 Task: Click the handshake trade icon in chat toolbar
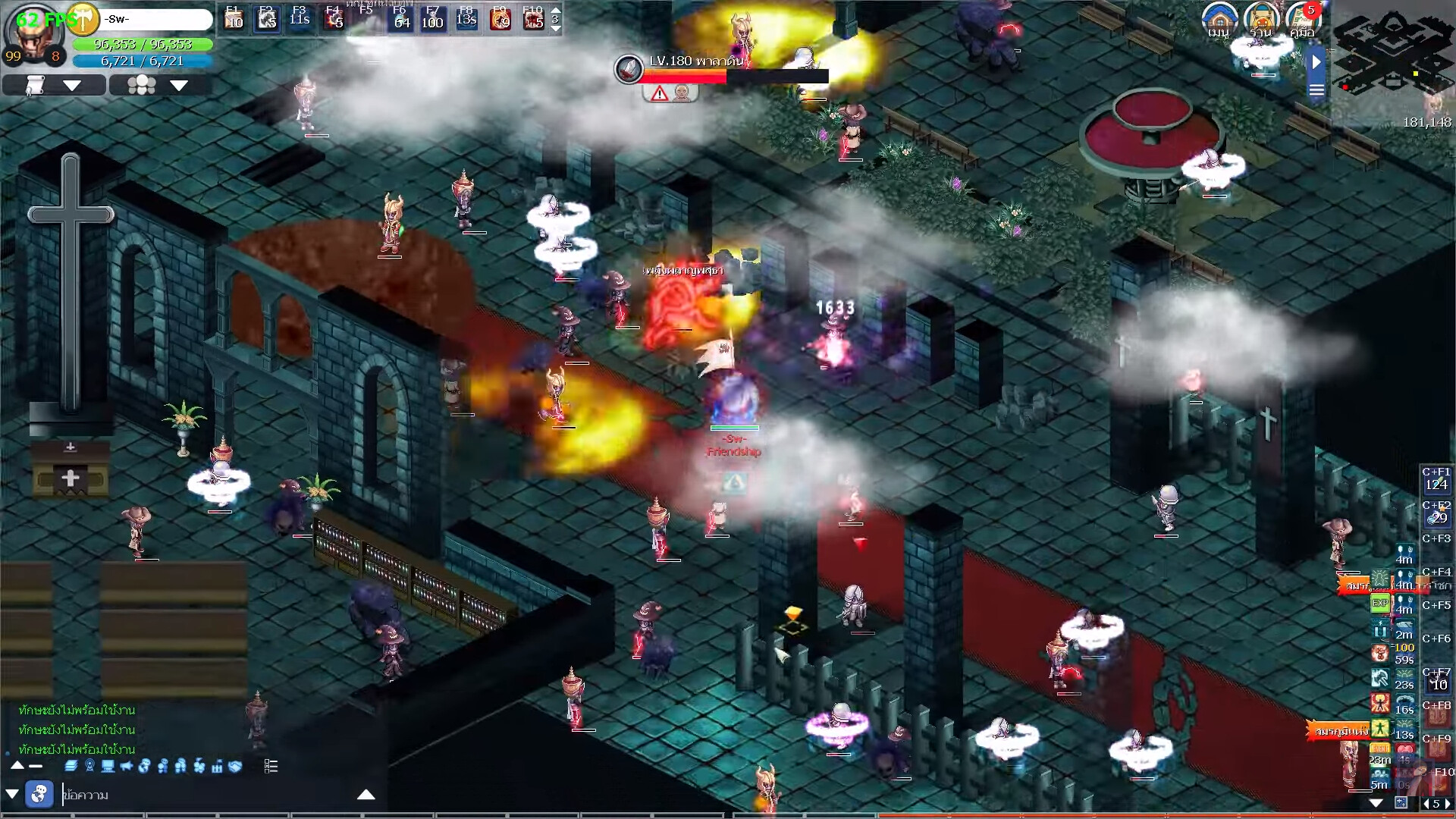pos(234,767)
